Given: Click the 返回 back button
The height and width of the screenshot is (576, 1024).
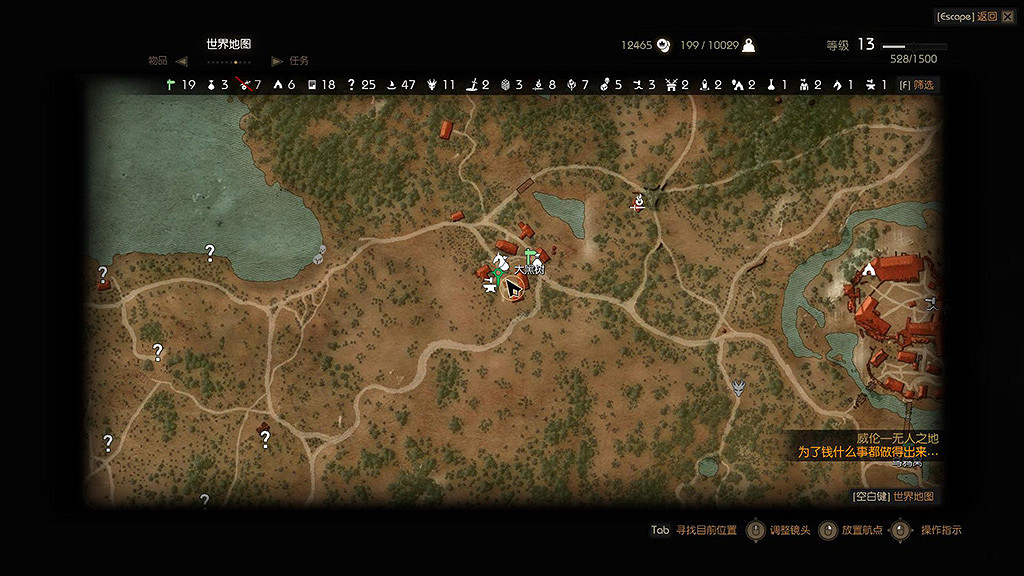Looking at the screenshot, I should [986, 16].
